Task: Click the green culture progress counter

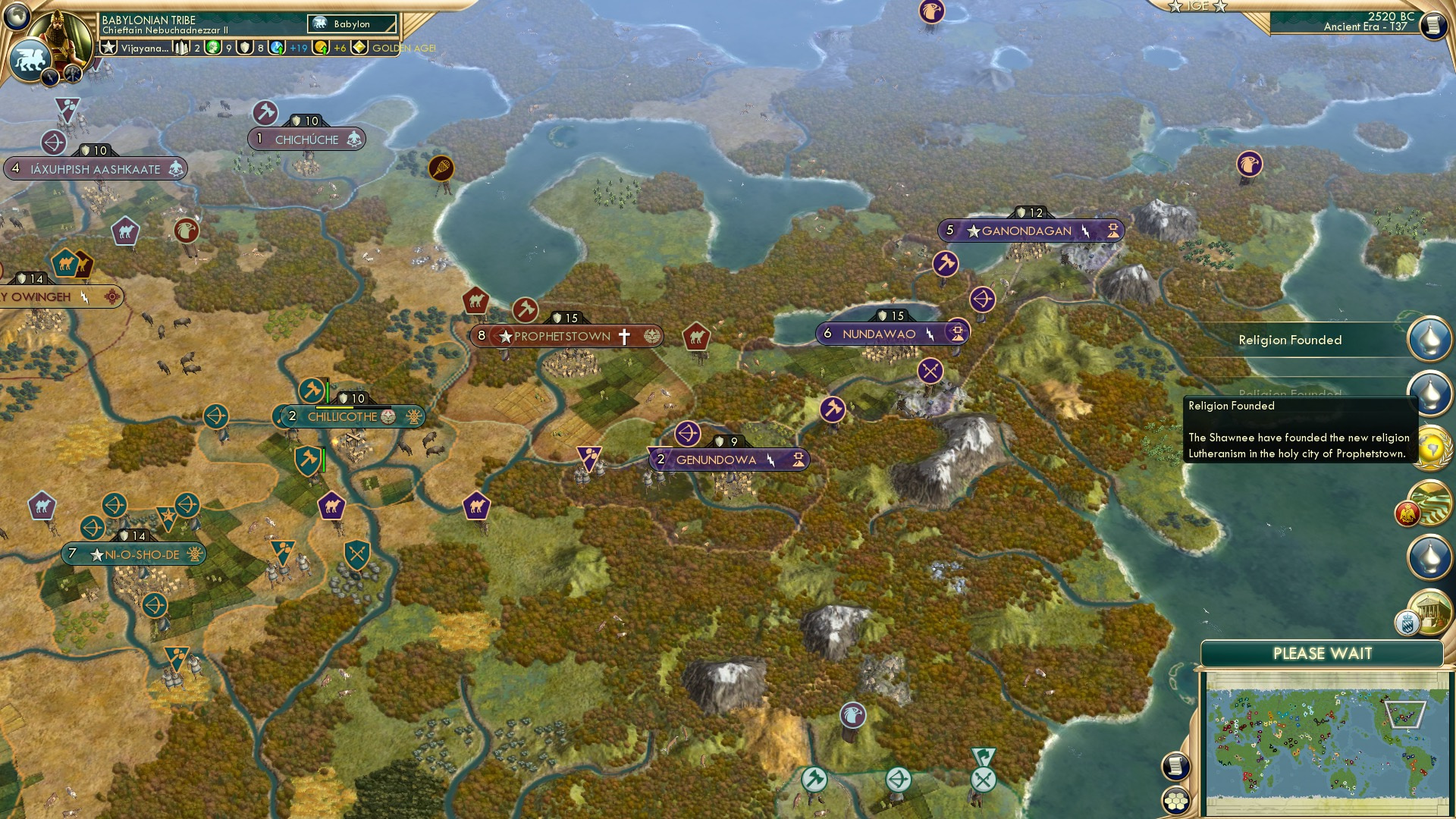Action: point(212,48)
